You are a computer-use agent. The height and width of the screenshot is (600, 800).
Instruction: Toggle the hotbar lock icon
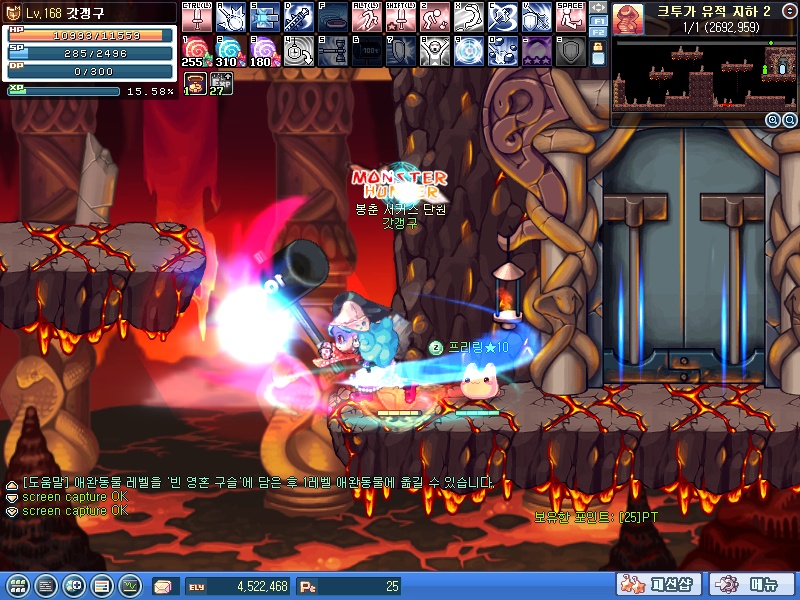(x=598, y=47)
